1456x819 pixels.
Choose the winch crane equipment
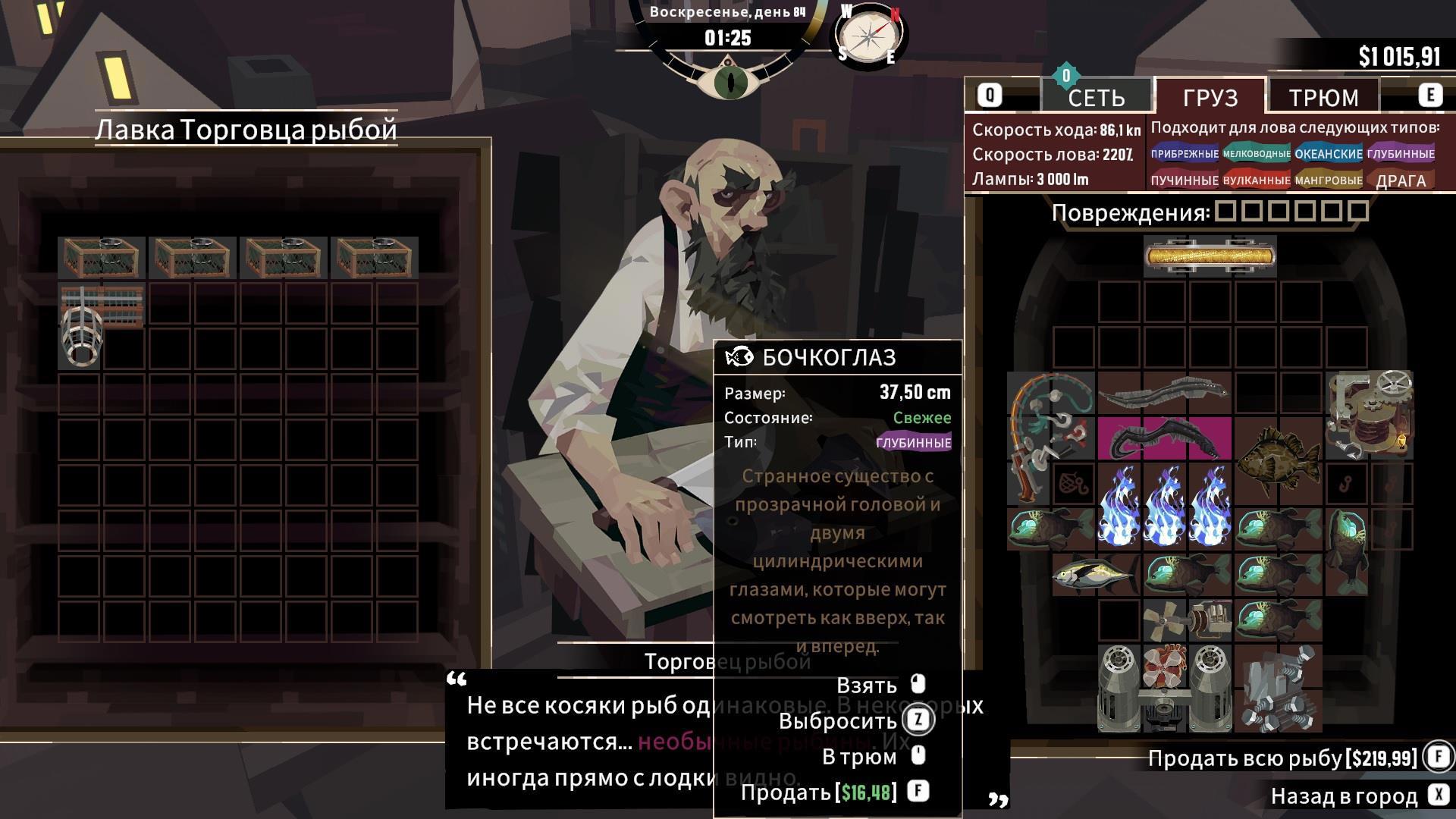(x=1369, y=414)
